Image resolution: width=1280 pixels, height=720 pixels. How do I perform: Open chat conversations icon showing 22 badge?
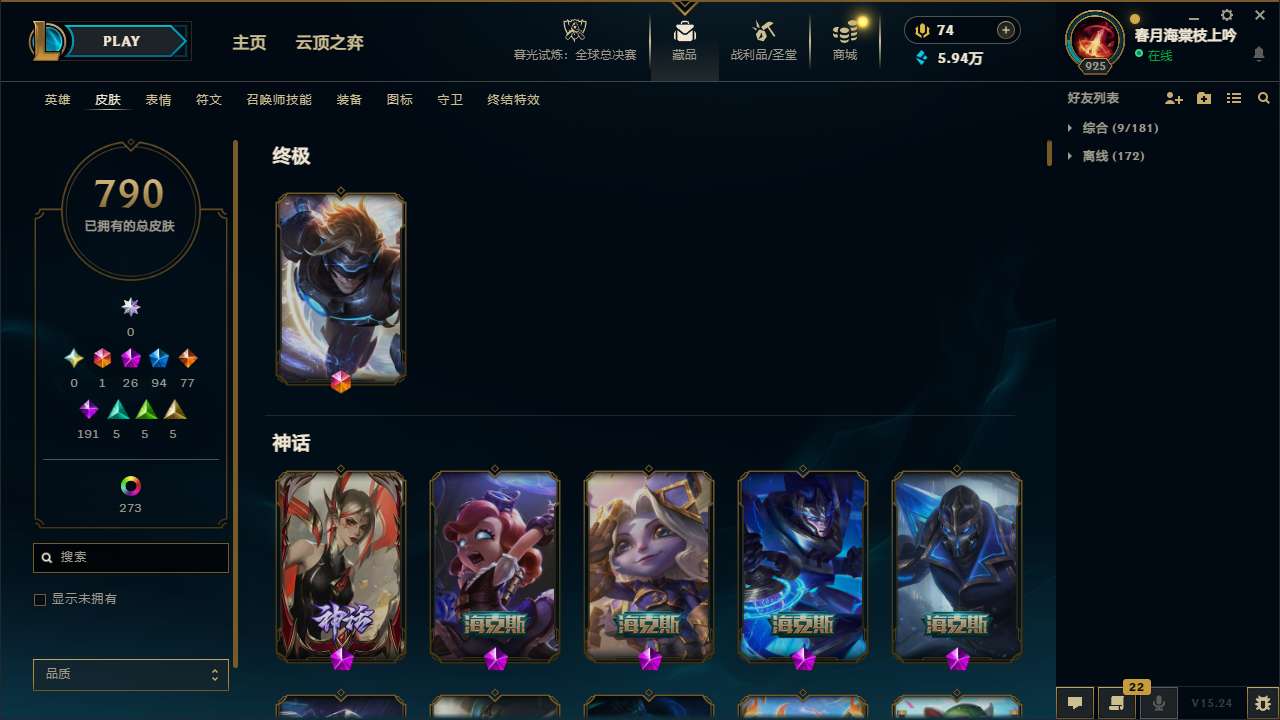coord(1117,703)
